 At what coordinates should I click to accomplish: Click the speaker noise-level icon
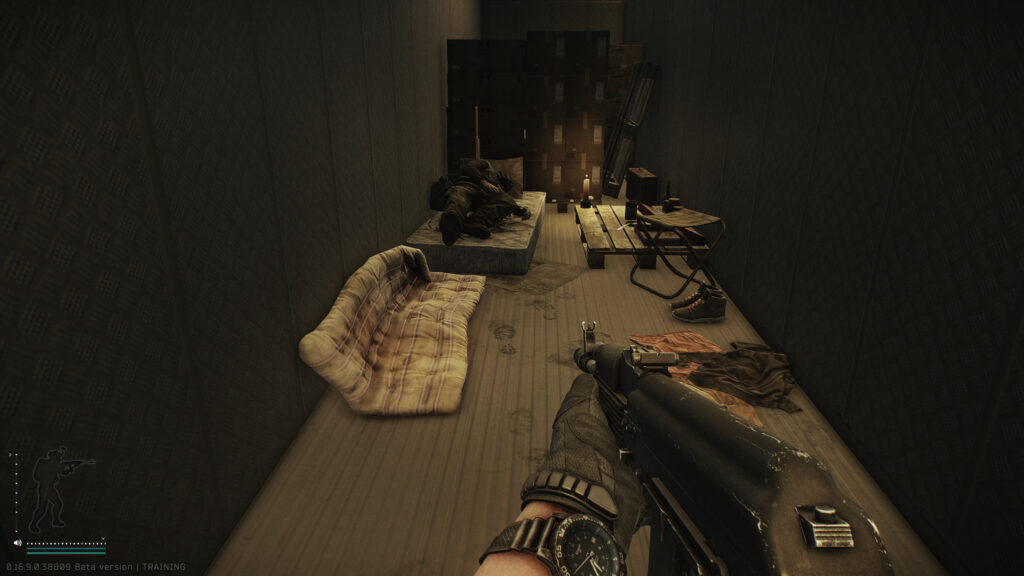18,544
